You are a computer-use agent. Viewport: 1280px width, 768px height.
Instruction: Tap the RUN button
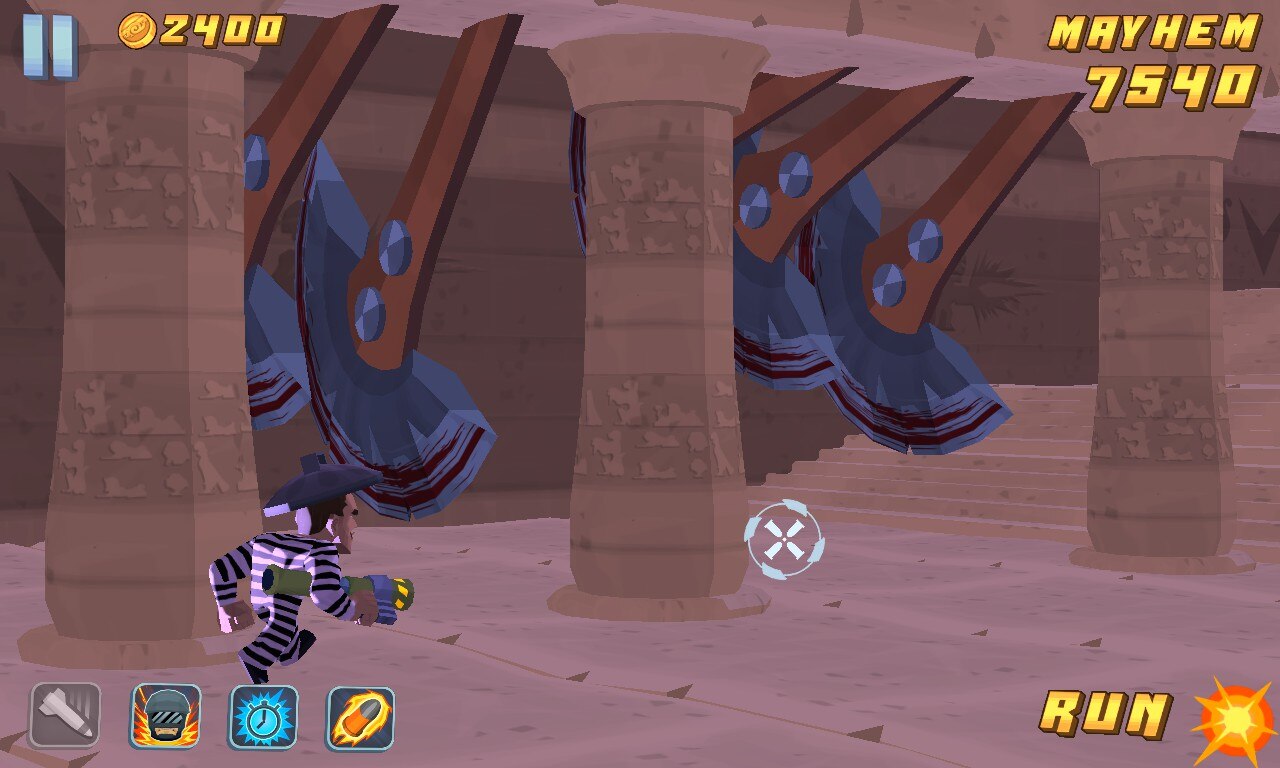(1105, 714)
